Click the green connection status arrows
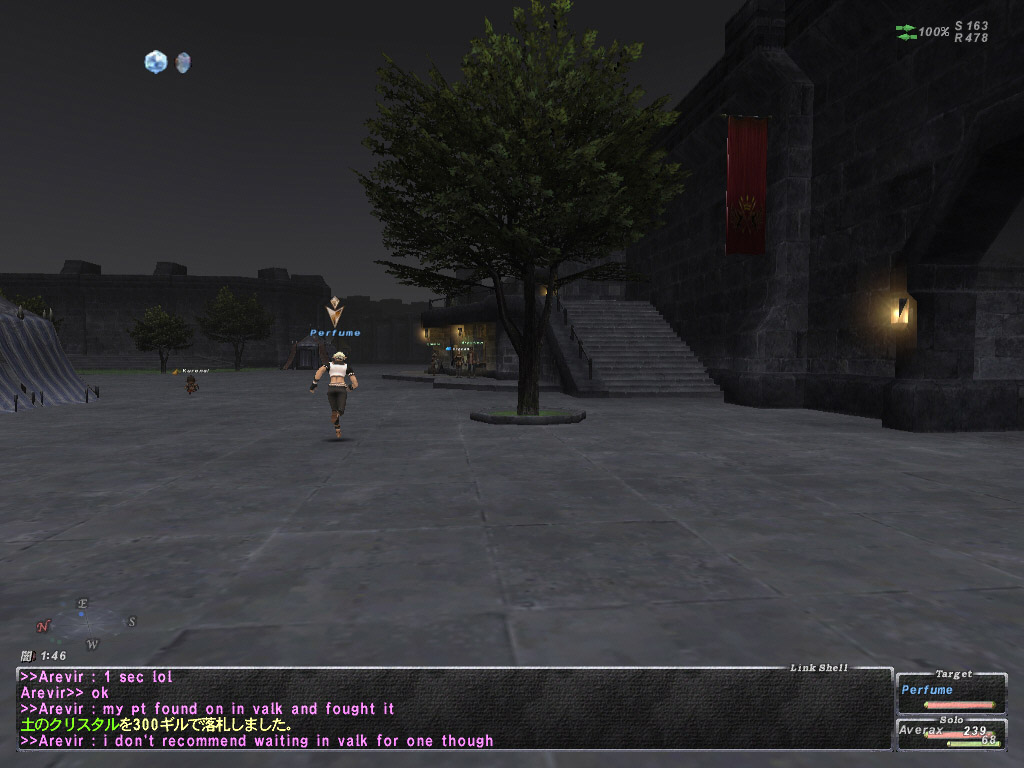Viewport: 1024px width, 768px height. (x=906, y=32)
